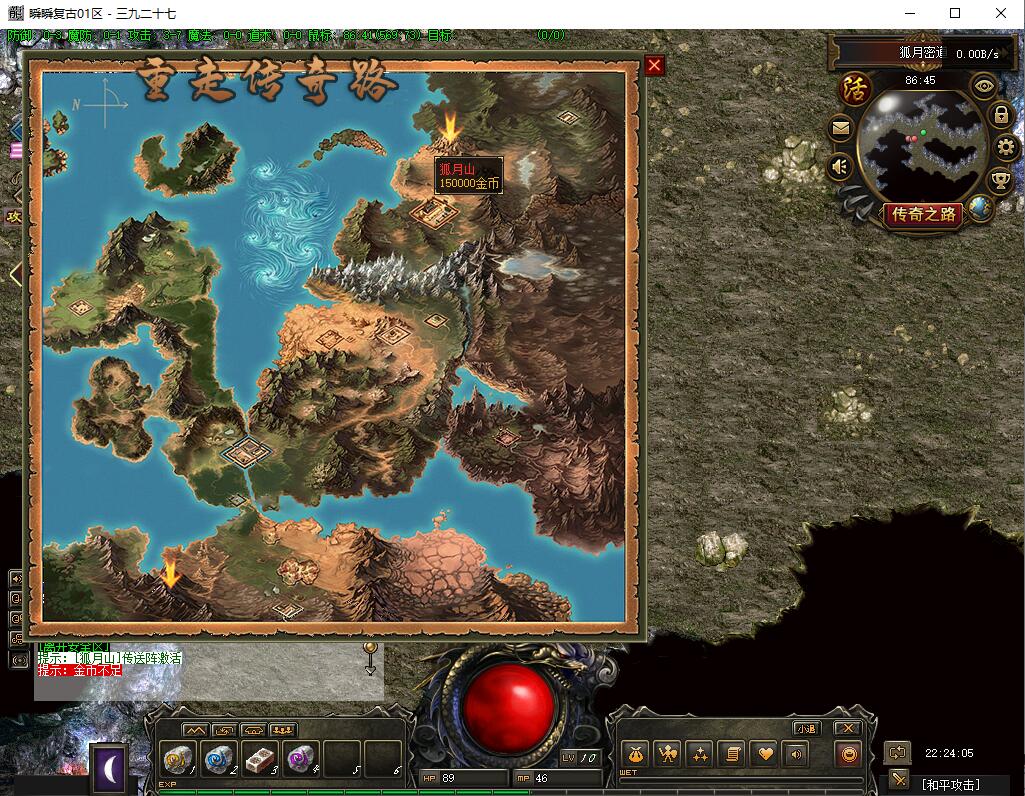The width and height of the screenshot is (1025, 796).
Task: Click the heart icon in the menu bar
Action: coord(764,754)
